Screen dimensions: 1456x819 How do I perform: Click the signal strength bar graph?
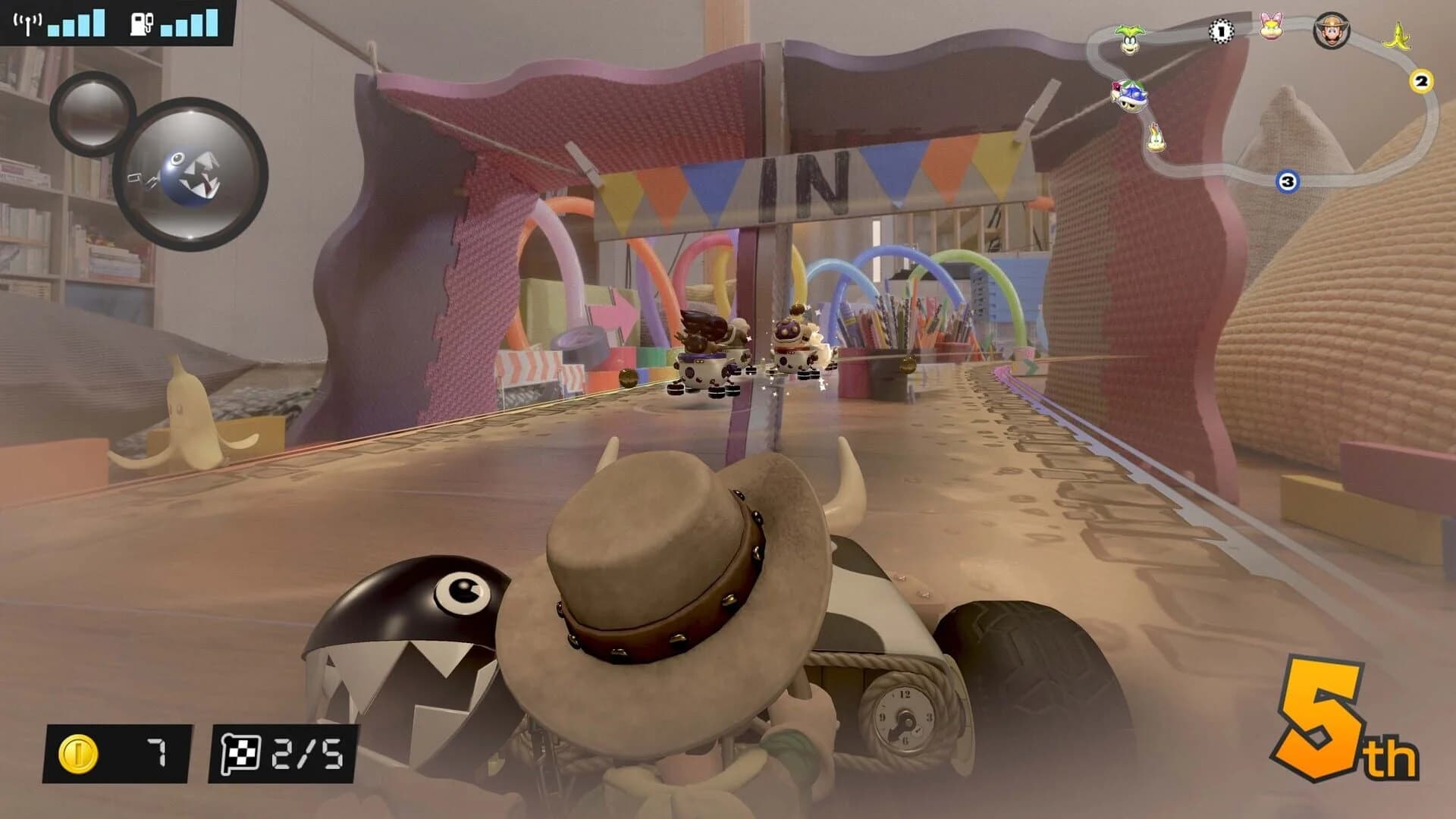point(76,23)
